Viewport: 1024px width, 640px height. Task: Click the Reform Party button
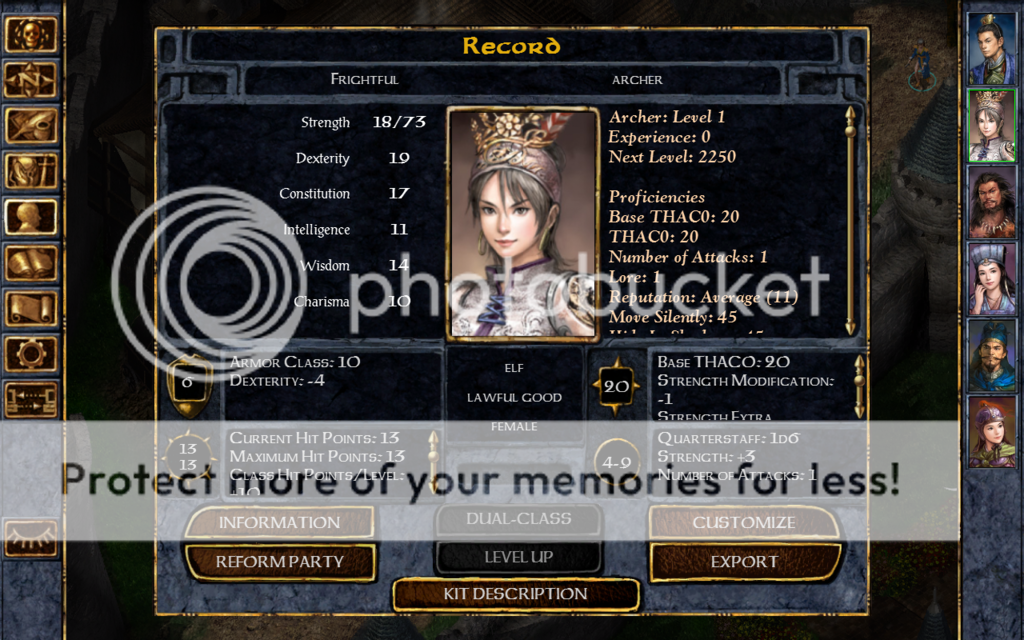280,562
